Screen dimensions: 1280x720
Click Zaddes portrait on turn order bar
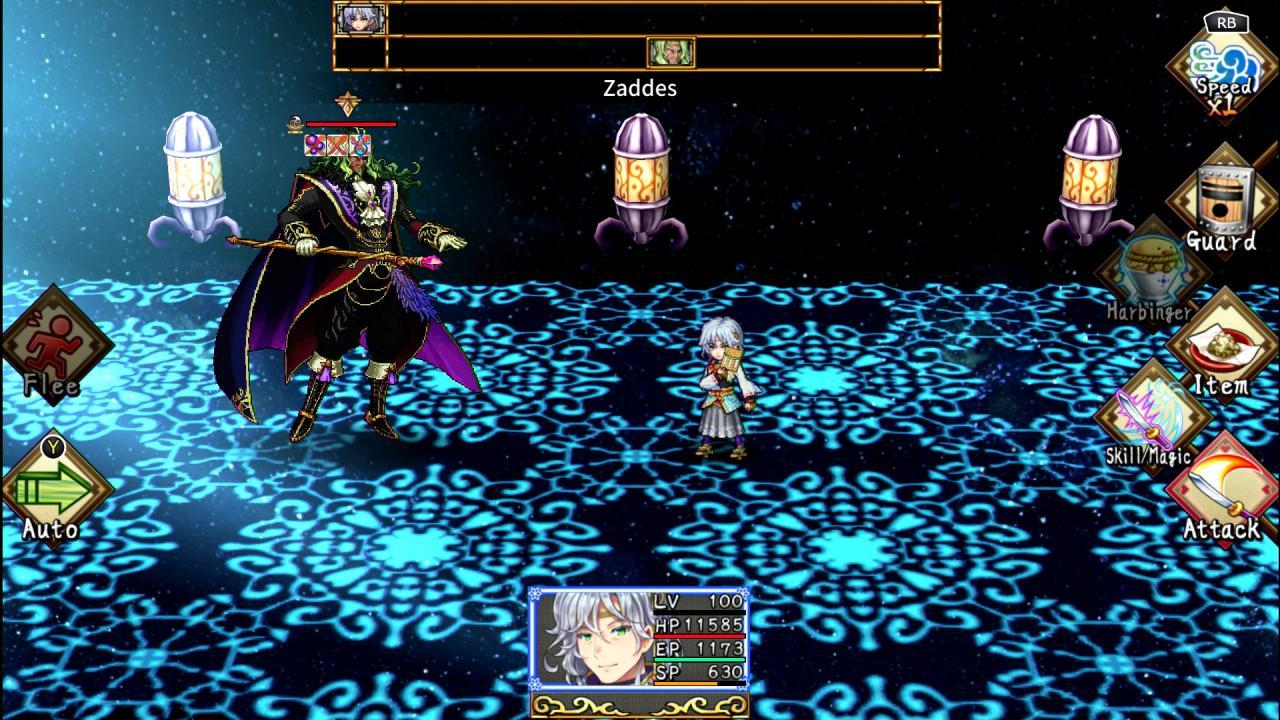(x=670, y=52)
